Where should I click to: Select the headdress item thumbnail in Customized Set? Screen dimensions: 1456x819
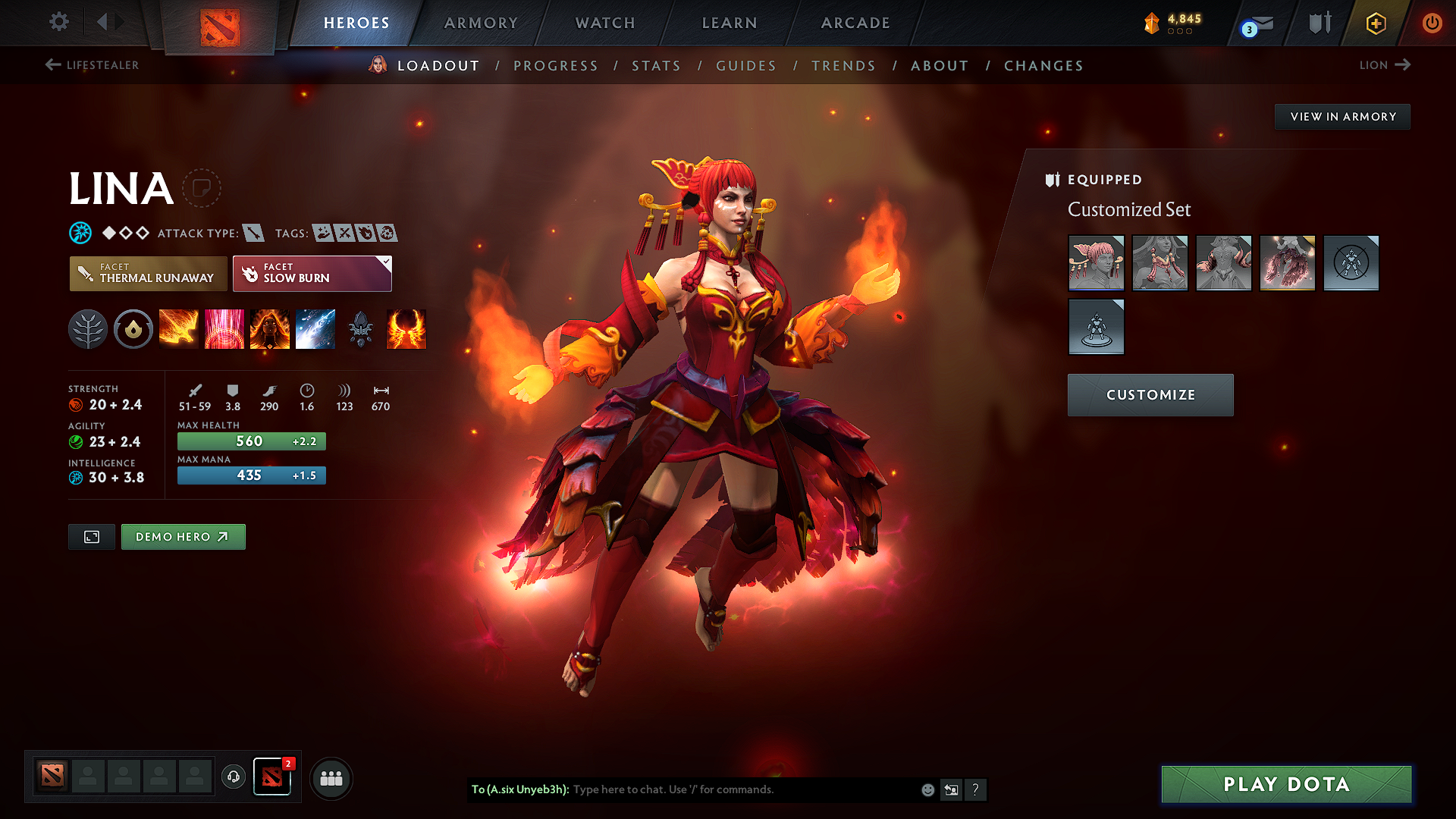[x=1097, y=264]
